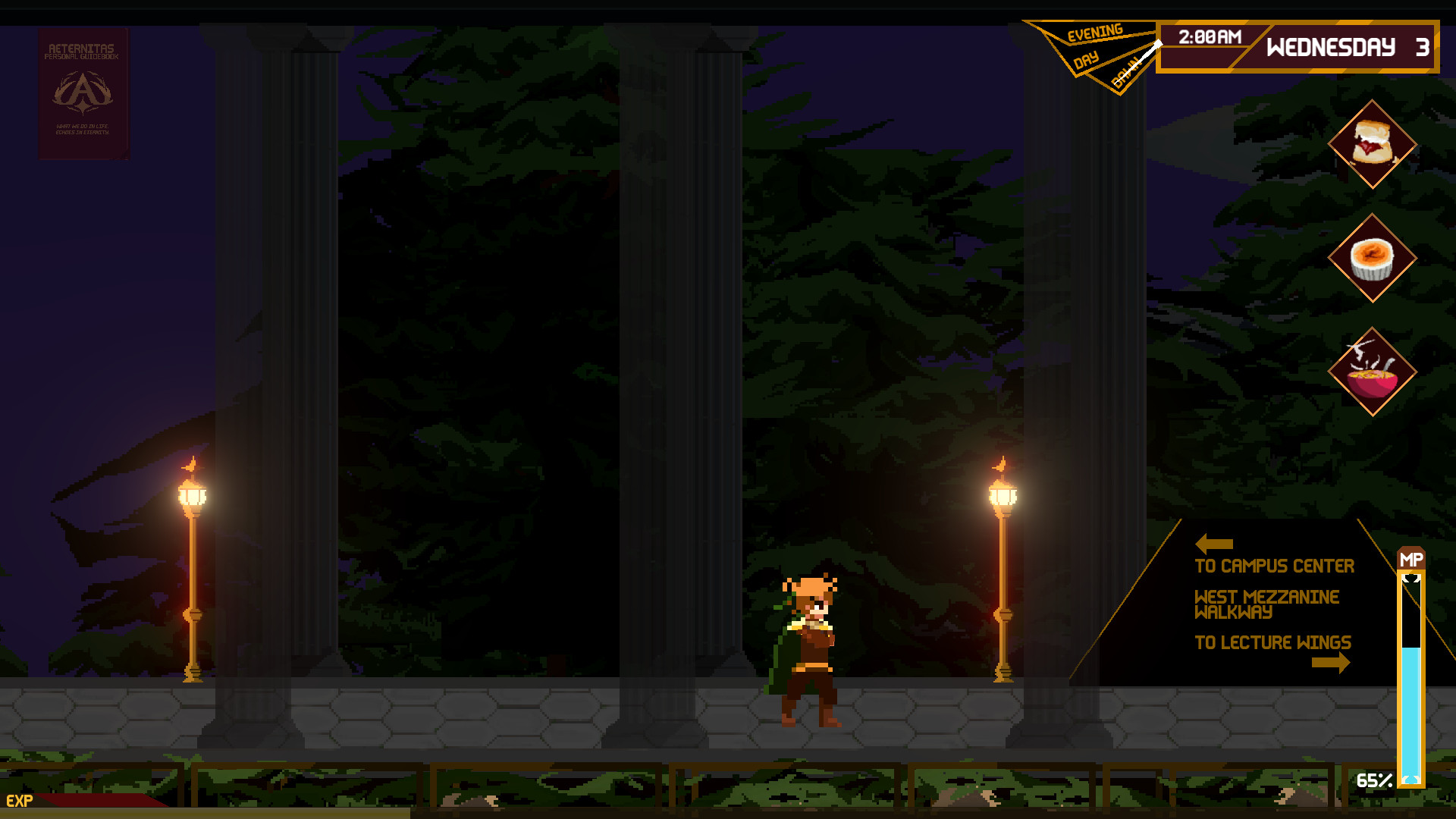Use the crème brûlée item
Image resolution: width=1456 pixels, height=819 pixels.
[x=1372, y=258]
